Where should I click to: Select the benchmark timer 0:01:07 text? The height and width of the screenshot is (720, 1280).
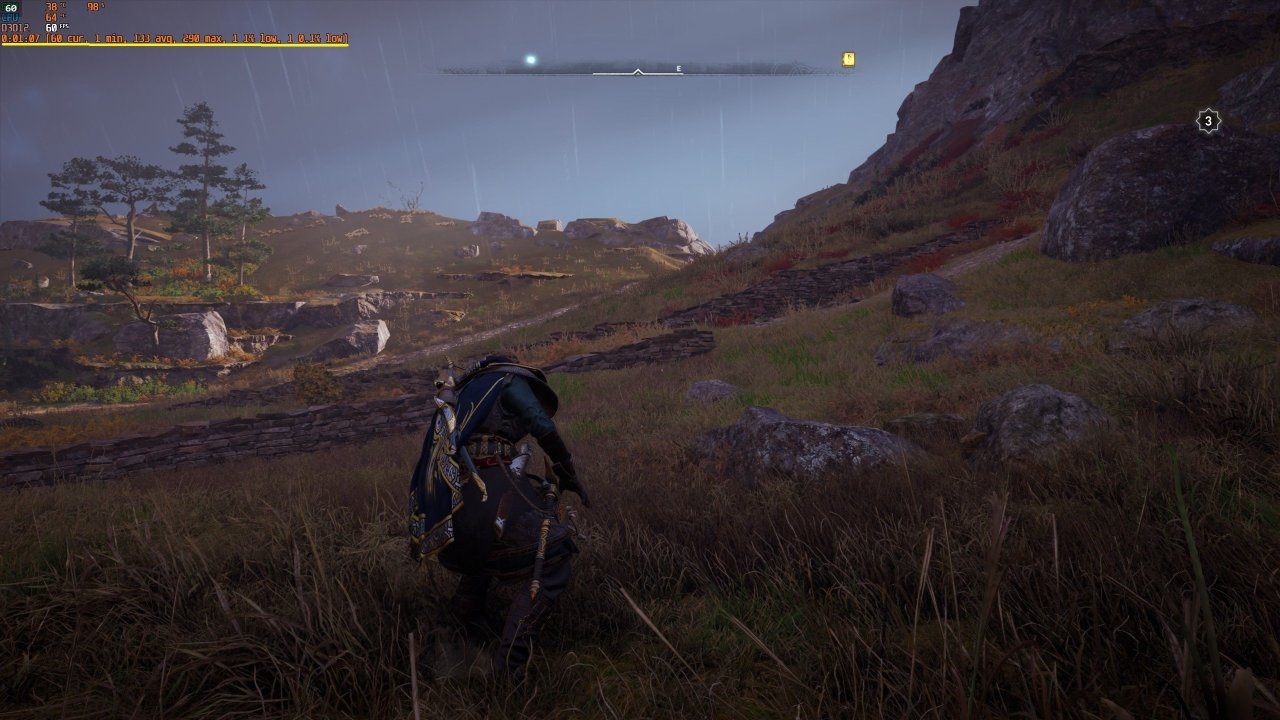20,41
